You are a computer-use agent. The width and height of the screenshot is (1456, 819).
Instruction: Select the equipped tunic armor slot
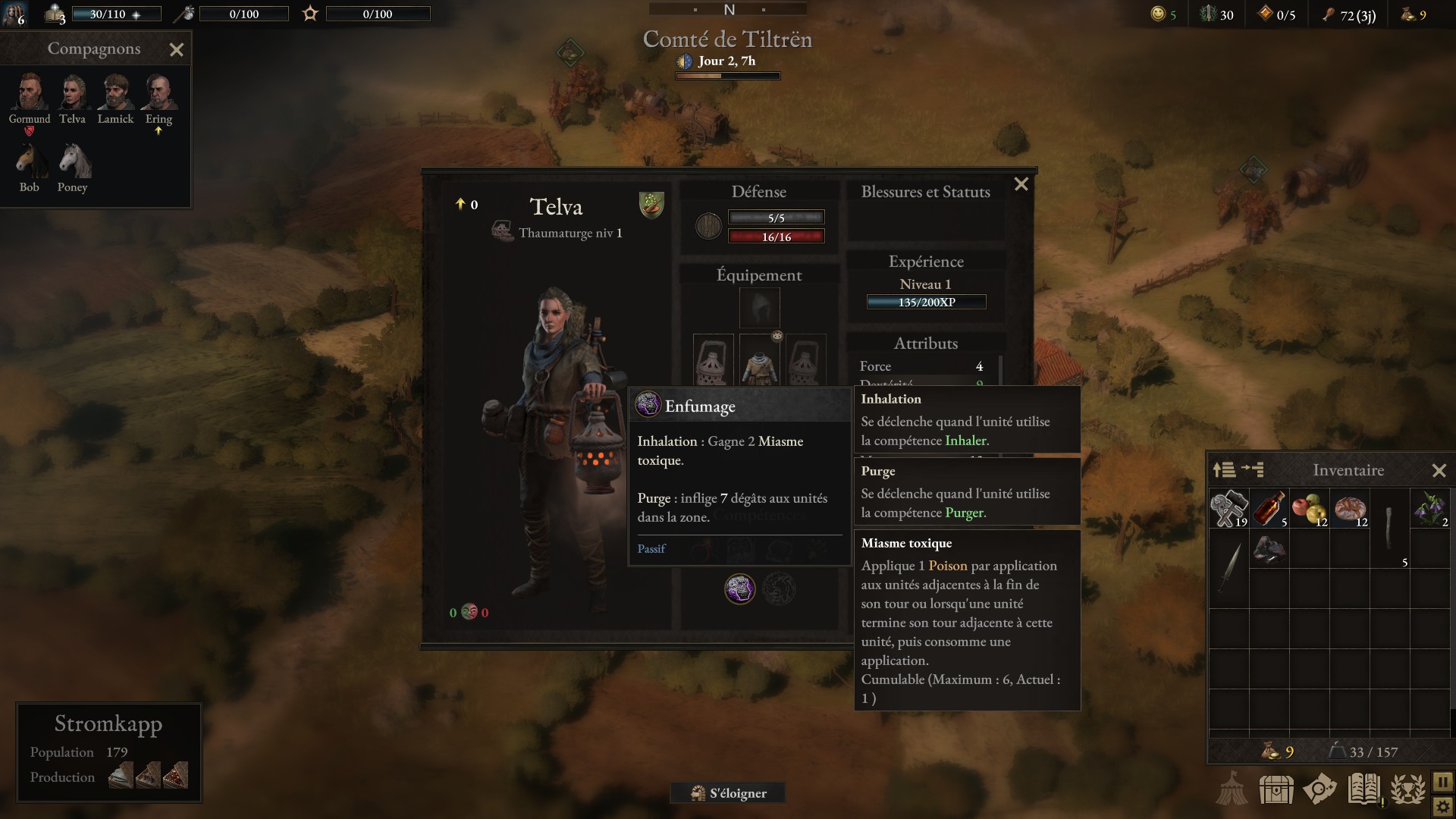[x=759, y=360]
